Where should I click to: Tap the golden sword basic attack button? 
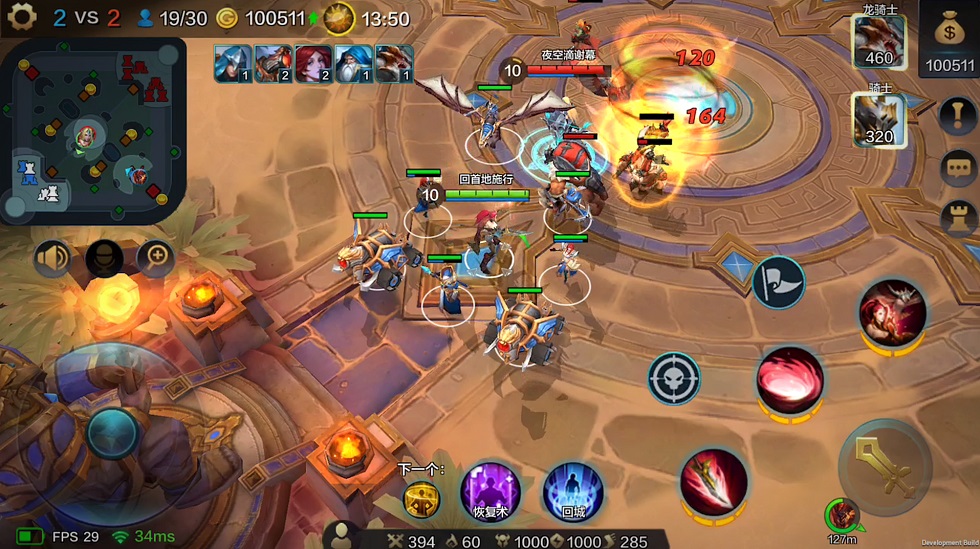[885, 466]
